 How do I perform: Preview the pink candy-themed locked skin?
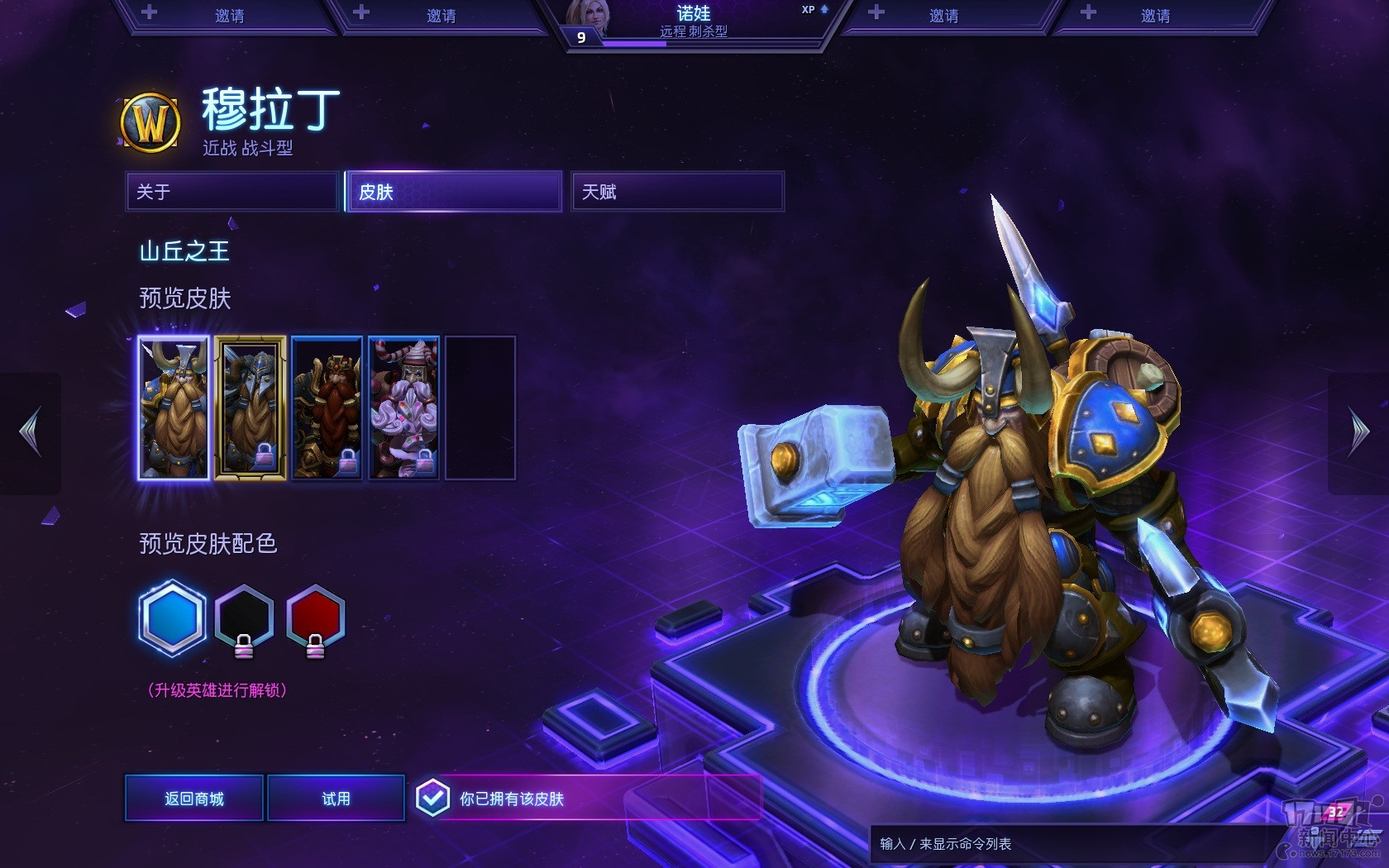point(403,408)
